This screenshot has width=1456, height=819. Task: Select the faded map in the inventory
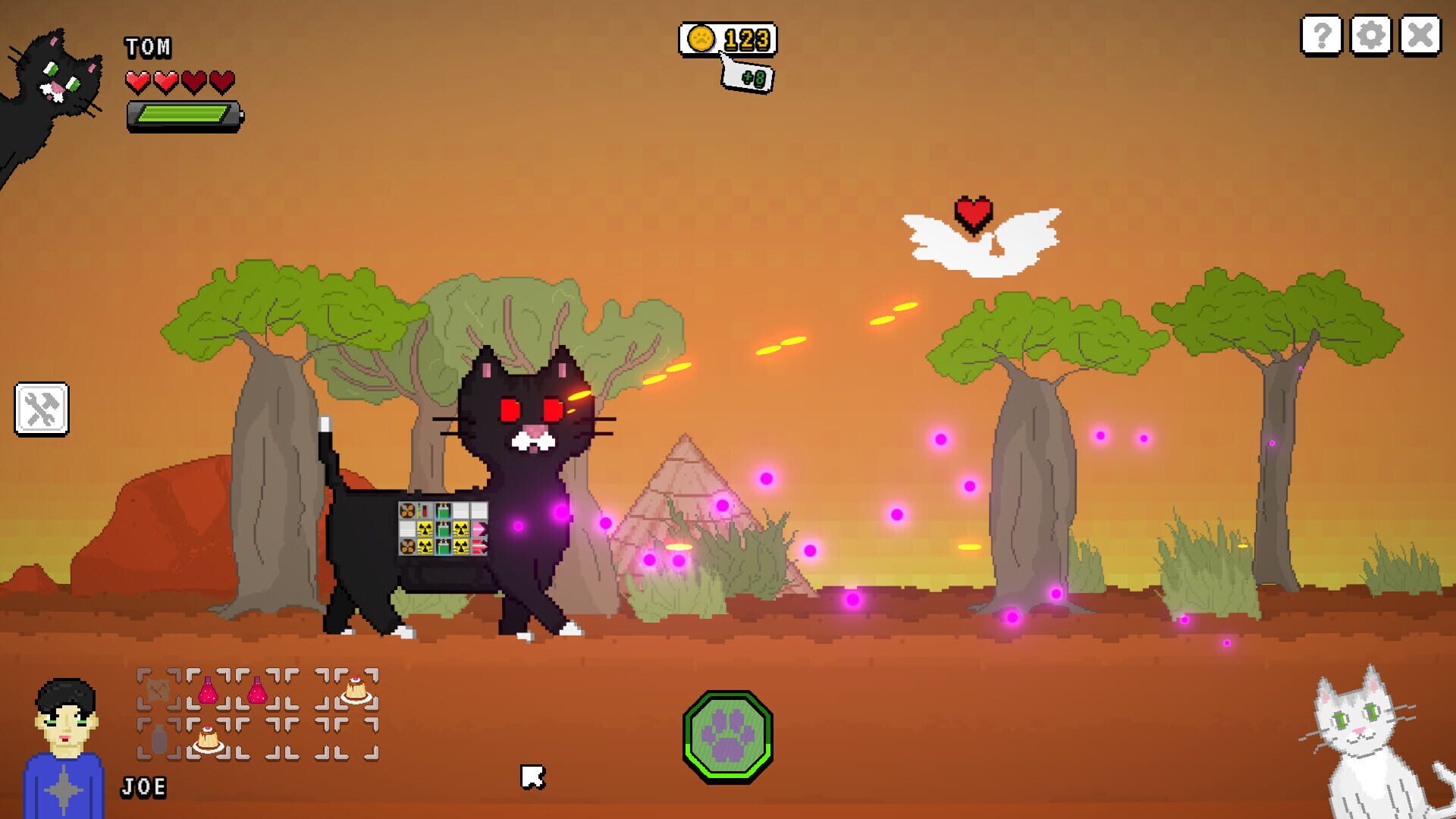click(x=157, y=689)
